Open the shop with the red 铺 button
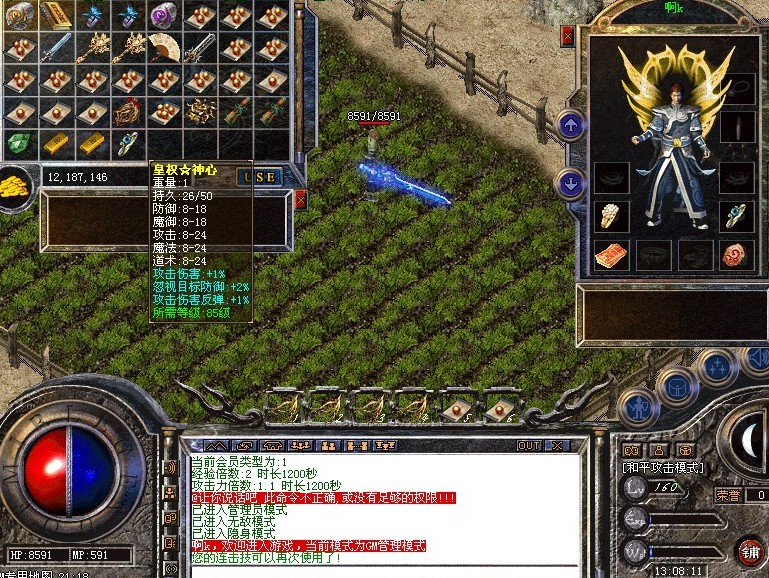 749,551
